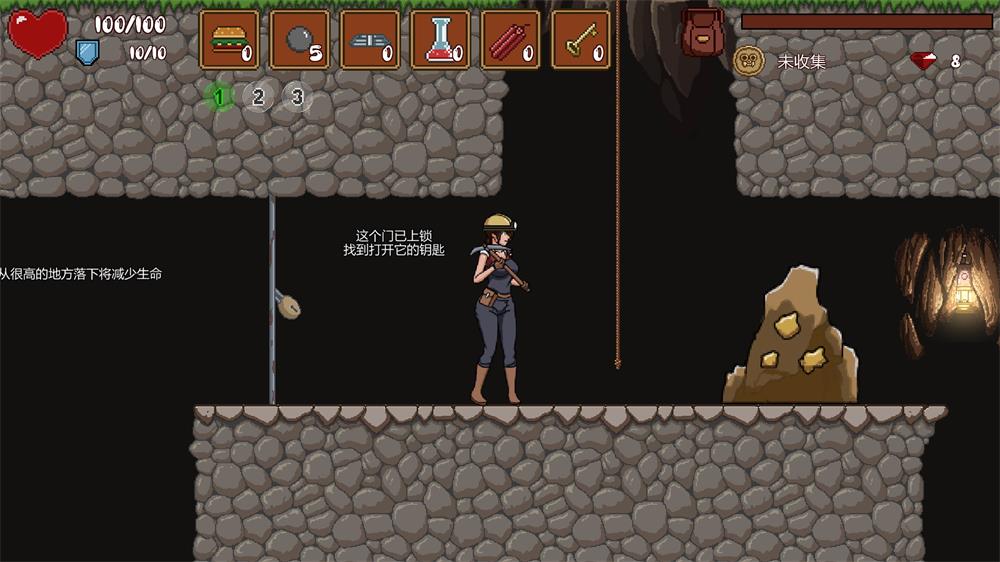This screenshot has width=1000, height=562.
Task: Select the dynamite sticks slot
Action: pos(511,40)
